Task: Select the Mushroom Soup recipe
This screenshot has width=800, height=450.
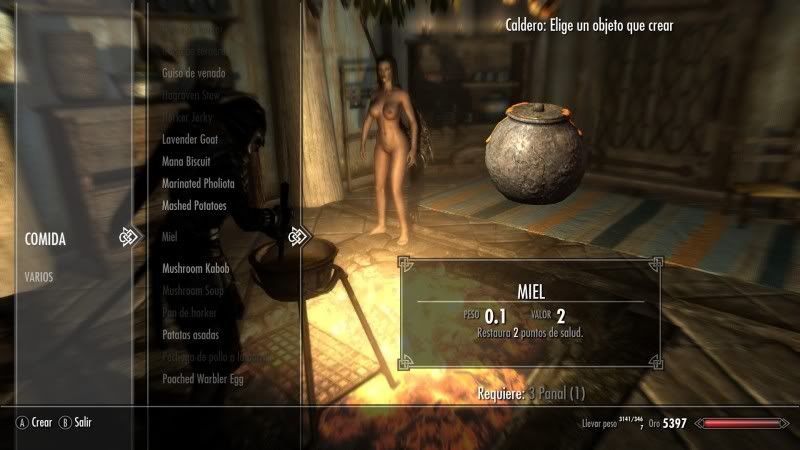Action: [194, 291]
